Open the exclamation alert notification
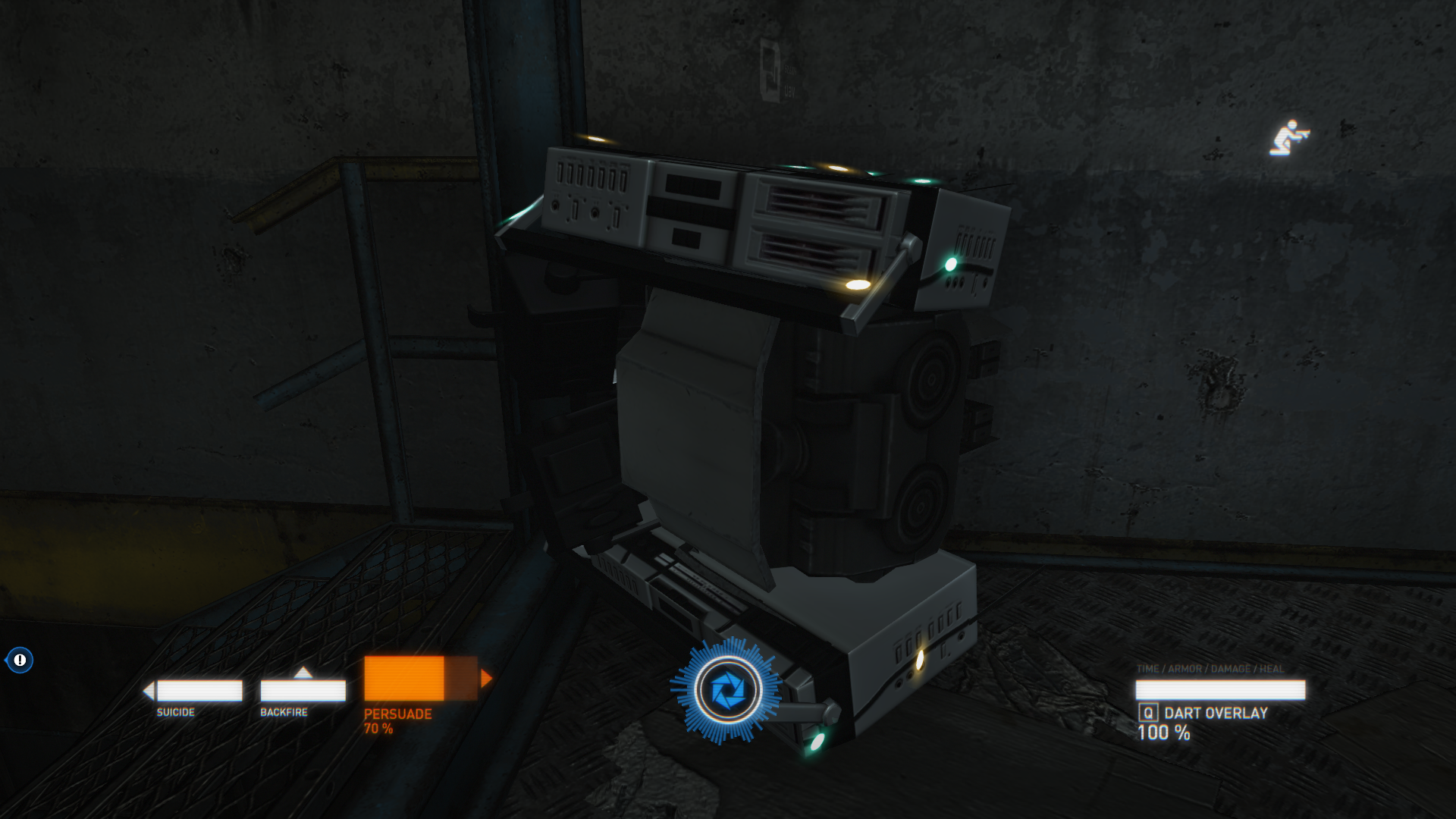 click(x=20, y=660)
